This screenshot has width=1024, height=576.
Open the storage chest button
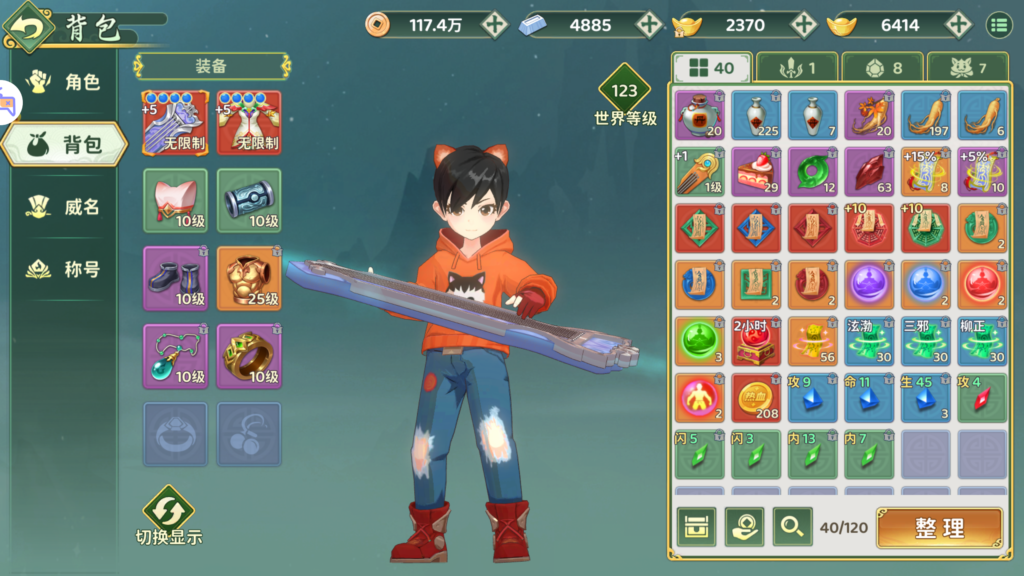pos(696,527)
